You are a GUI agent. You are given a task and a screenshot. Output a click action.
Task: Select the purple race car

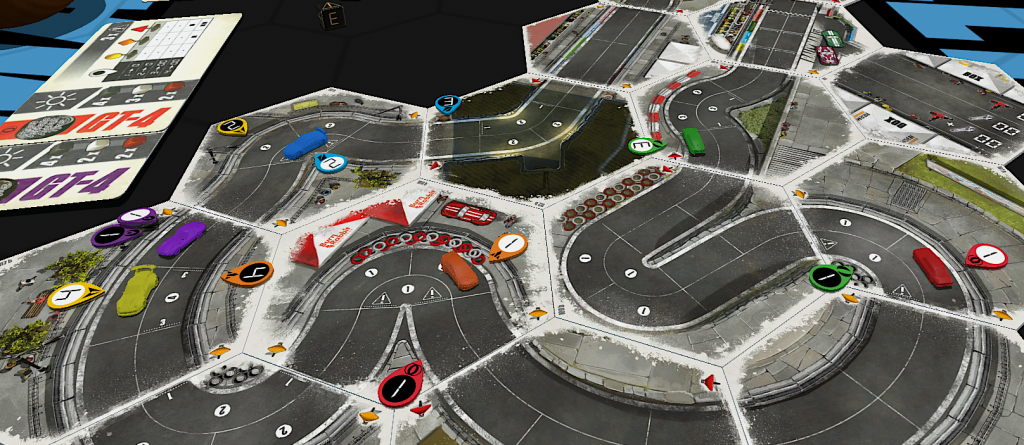coord(180,238)
